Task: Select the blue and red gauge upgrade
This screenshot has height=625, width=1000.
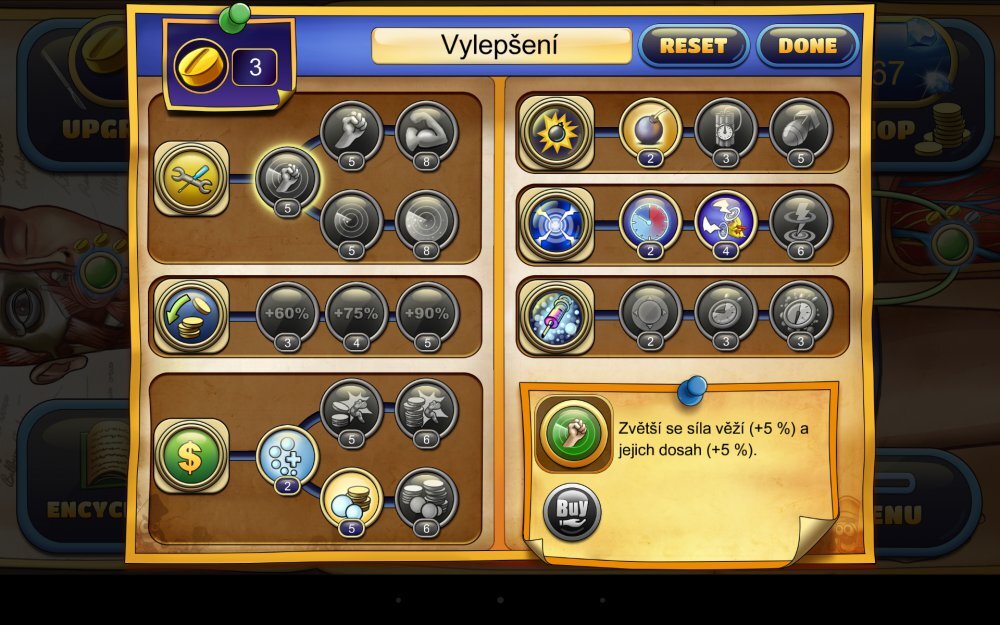Action: [650, 220]
